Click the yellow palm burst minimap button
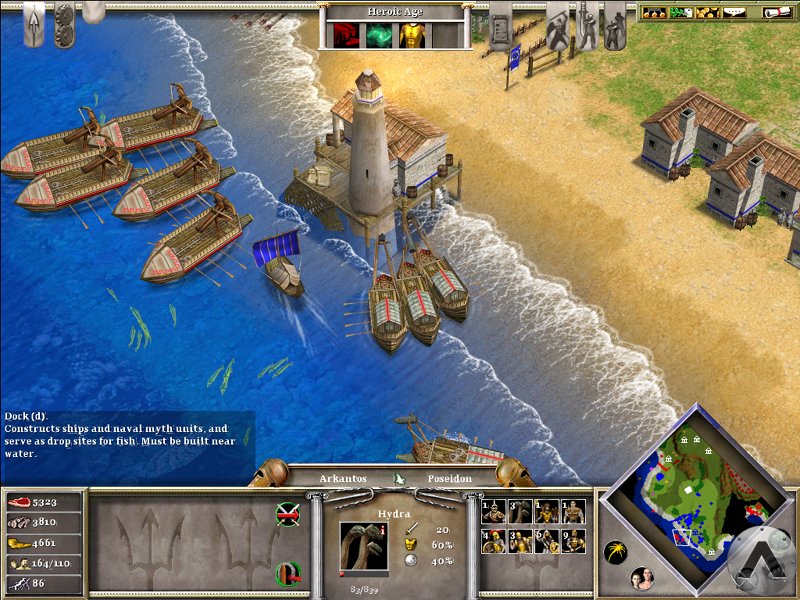The width and height of the screenshot is (800, 600). click(616, 551)
